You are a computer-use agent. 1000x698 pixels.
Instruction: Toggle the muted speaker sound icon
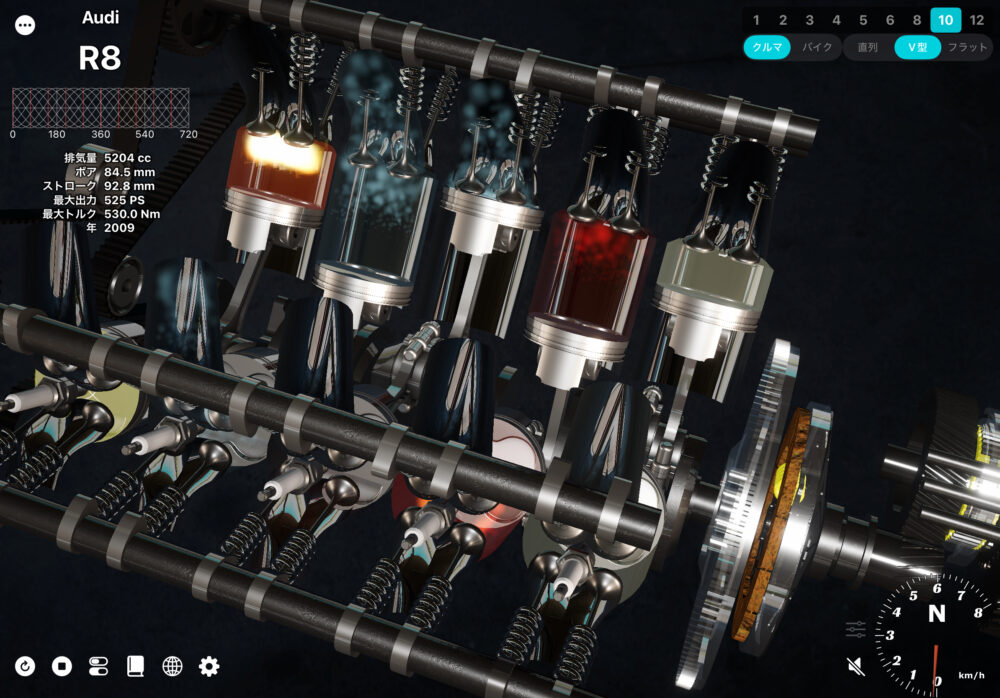click(x=855, y=666)
